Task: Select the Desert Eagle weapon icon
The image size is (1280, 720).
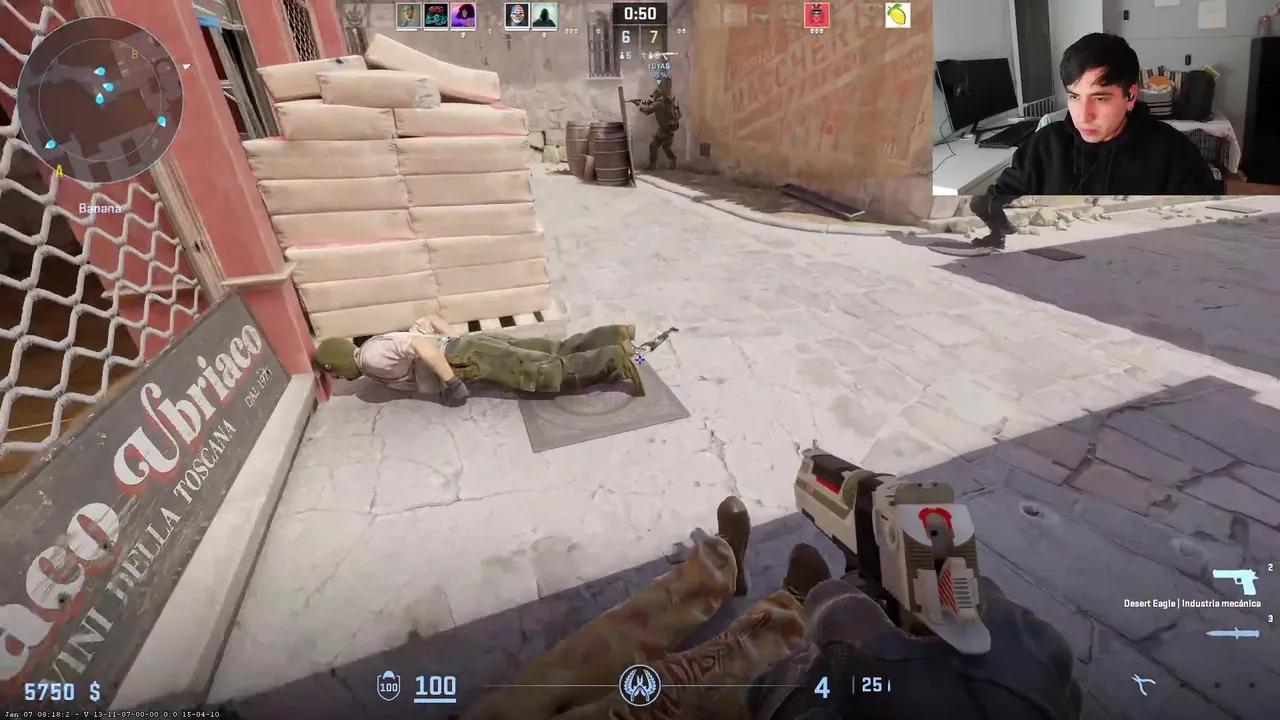Action: point(1235,581)
